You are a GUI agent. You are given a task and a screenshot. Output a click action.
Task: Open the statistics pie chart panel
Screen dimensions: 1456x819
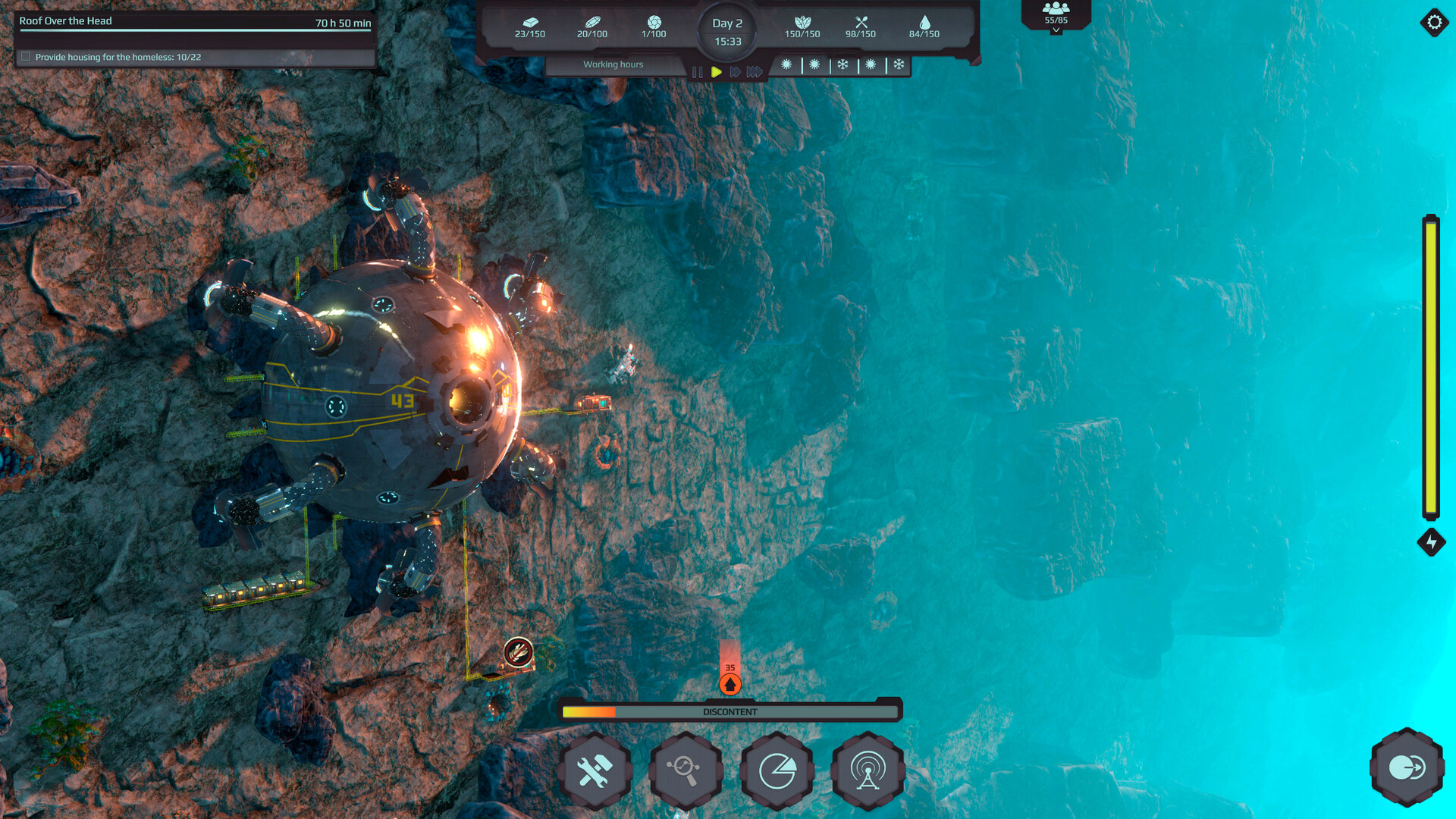(x=777, y=769)
